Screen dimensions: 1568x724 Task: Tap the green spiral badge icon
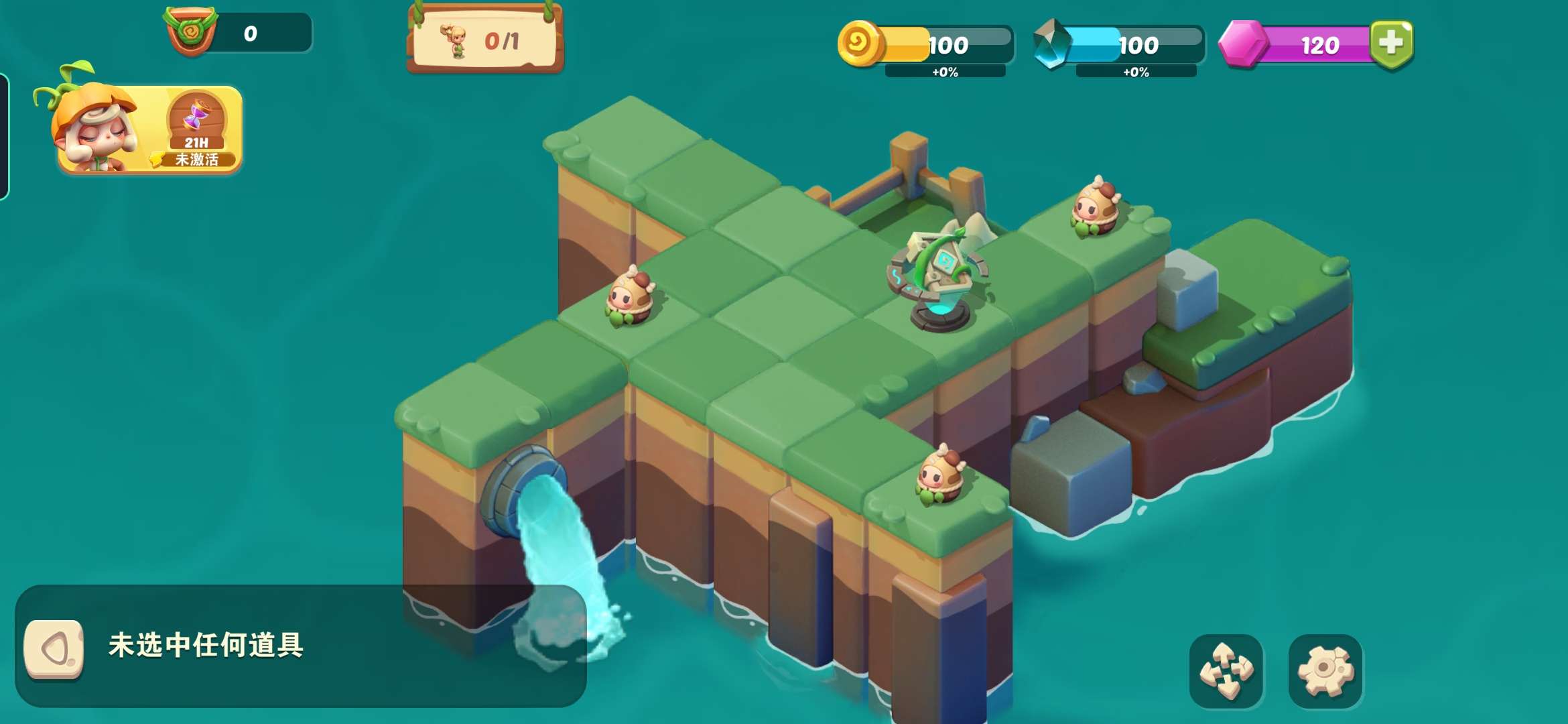point(191,31)
